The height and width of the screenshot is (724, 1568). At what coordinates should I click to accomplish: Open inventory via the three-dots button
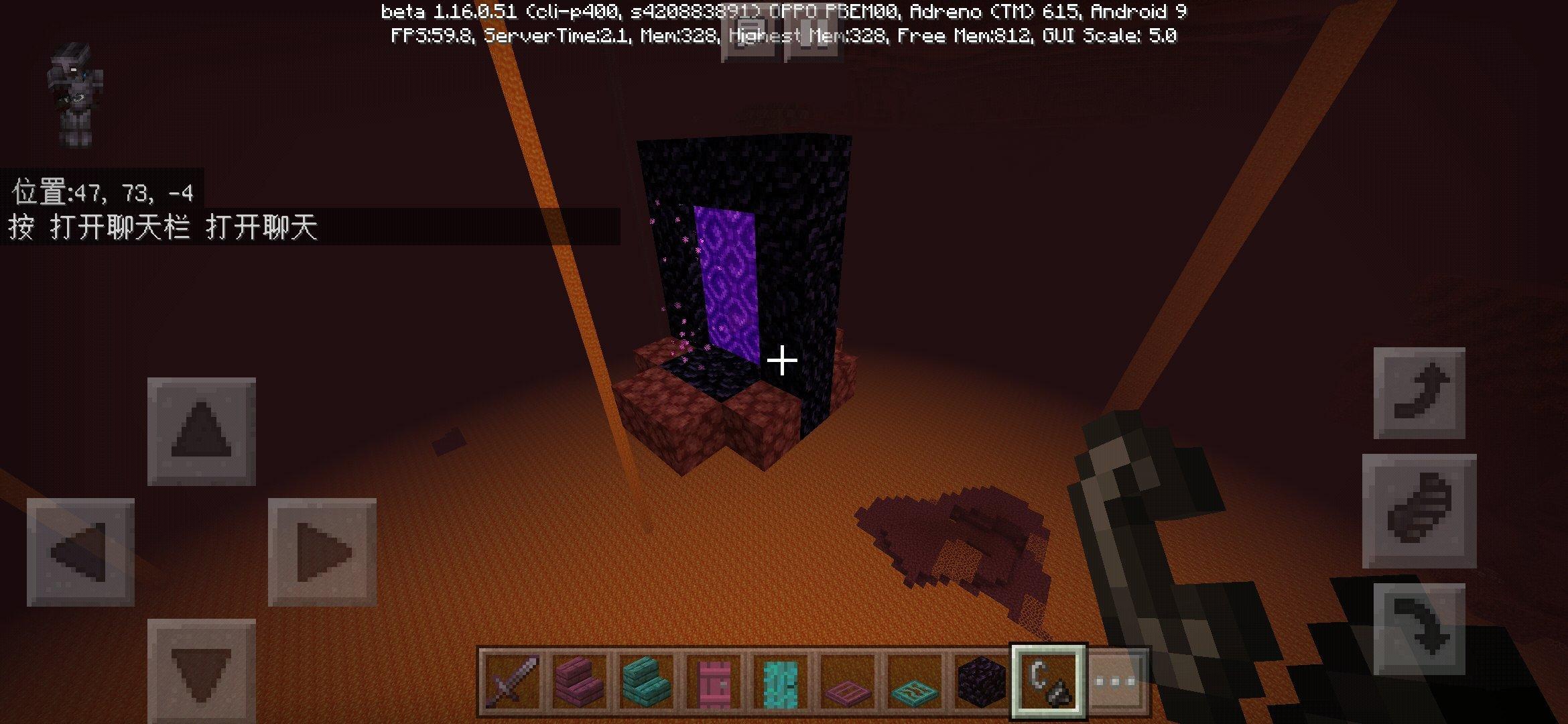coord(1115,682)
